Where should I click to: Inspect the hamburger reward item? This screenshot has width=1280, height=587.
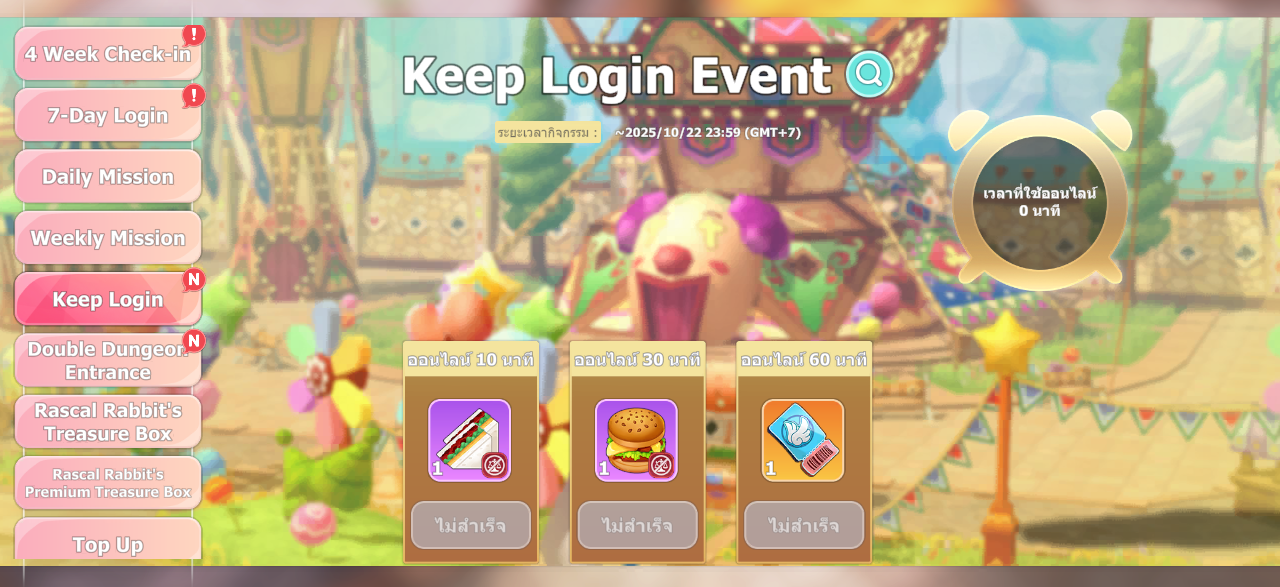coord(636,440)
